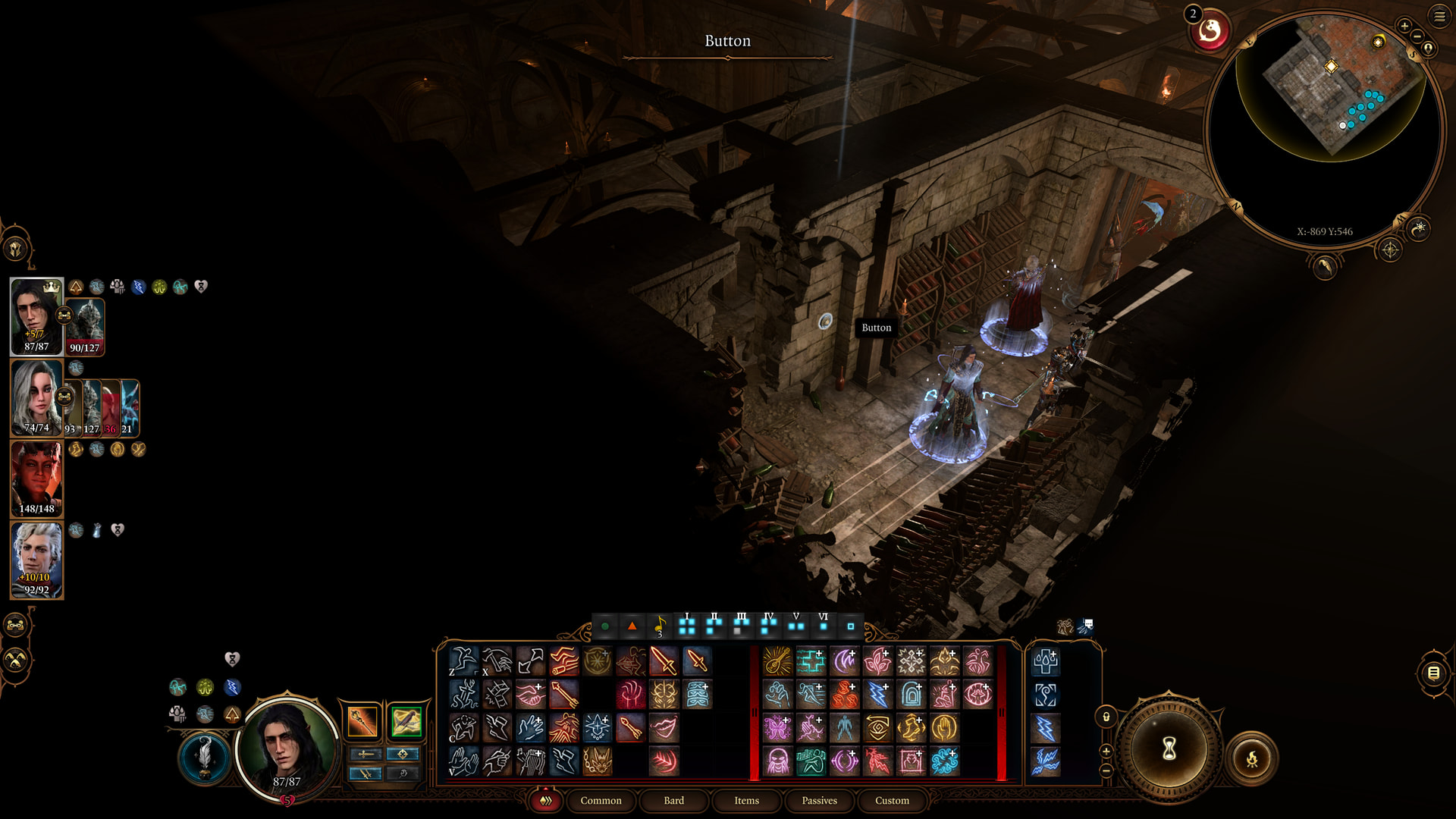Select the Items hotbar tab
This screenshot has width=1456, height=819.
pos(746,800)
